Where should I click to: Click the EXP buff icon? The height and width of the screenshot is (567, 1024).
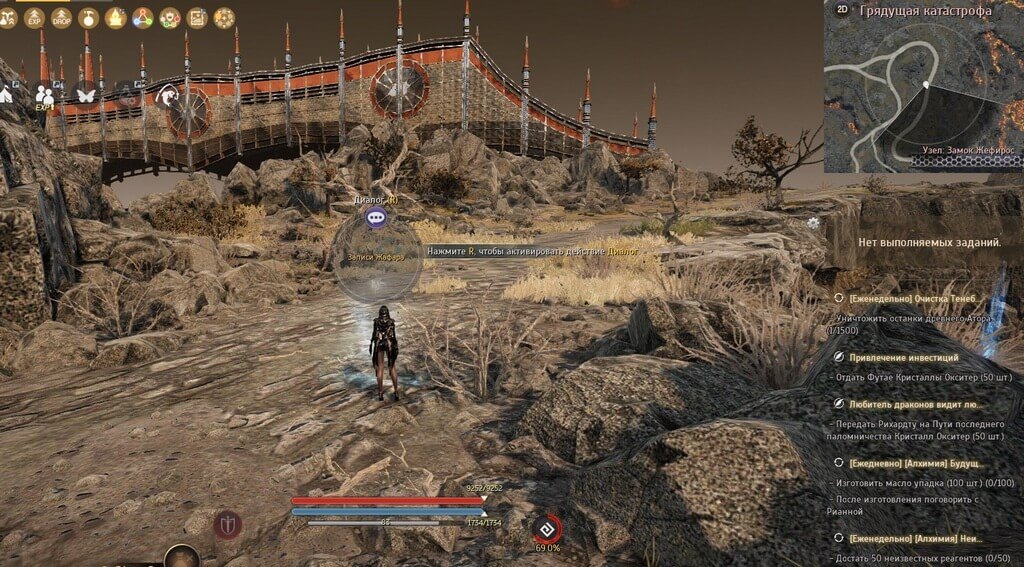click(35, 18)
